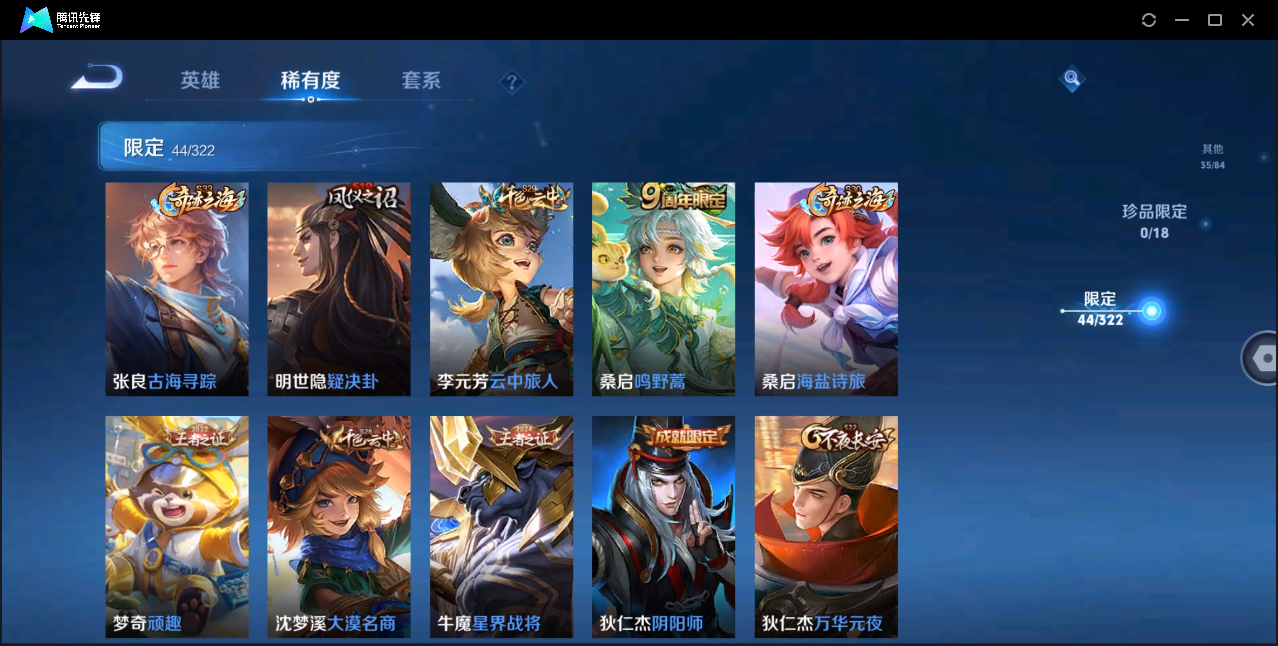Open the 李元芳 云中旅人 skin card
Screen dimensions: 1278x646
(501, 289)
